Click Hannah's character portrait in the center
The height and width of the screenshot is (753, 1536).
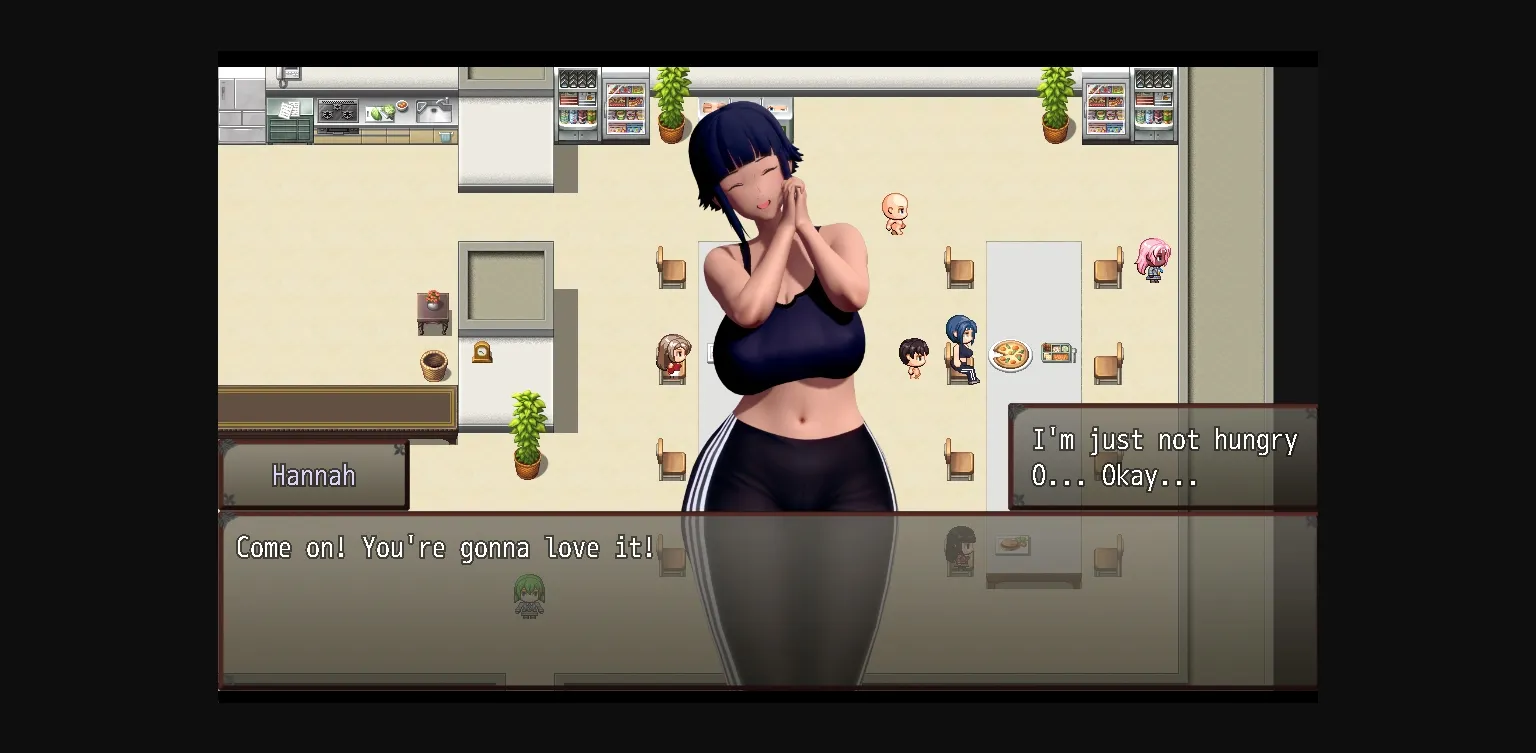coord(790,300)
